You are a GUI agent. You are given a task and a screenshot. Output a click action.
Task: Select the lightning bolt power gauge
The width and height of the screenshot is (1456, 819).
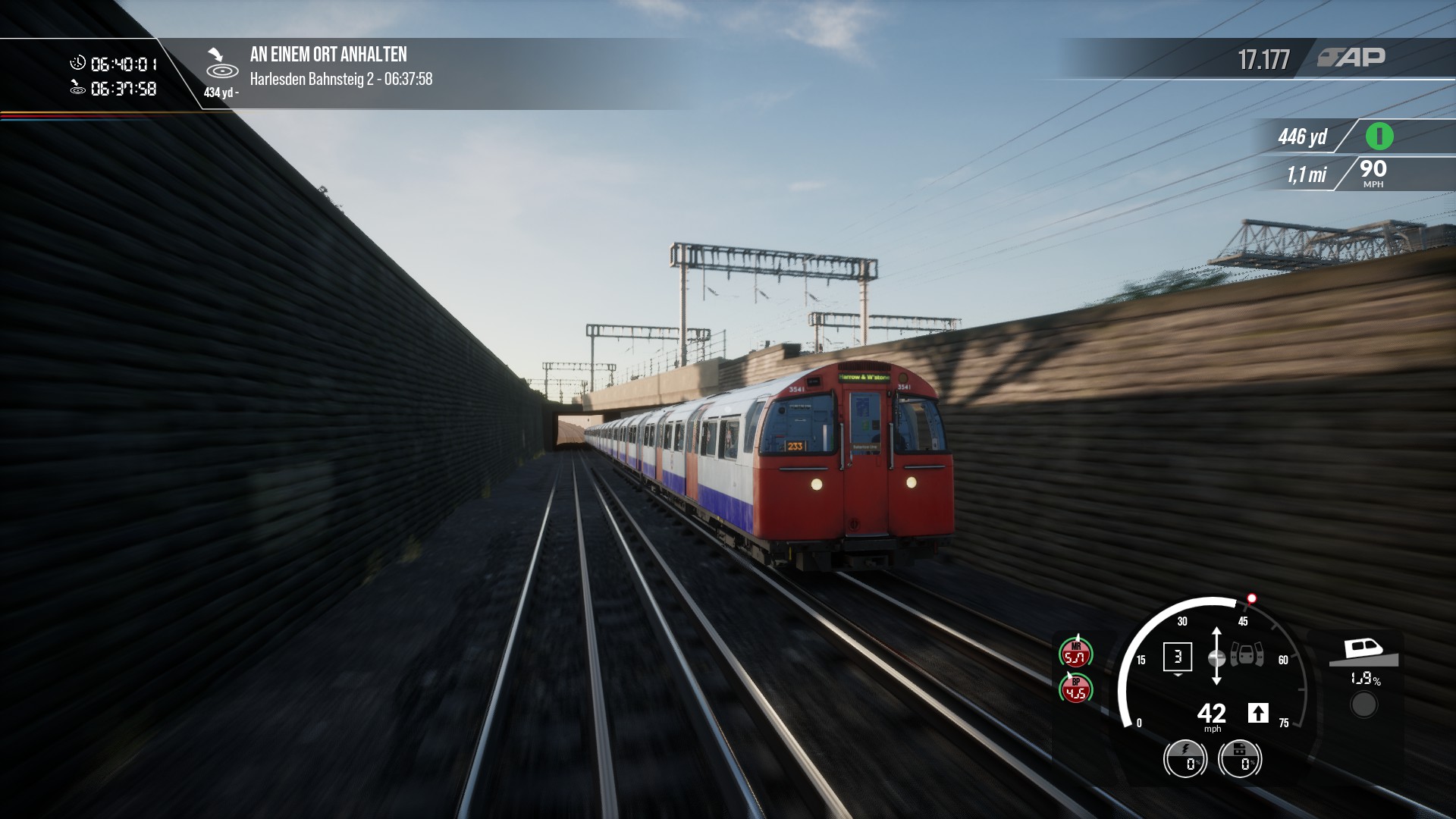pyautogui.click(x=1185, y=758)
